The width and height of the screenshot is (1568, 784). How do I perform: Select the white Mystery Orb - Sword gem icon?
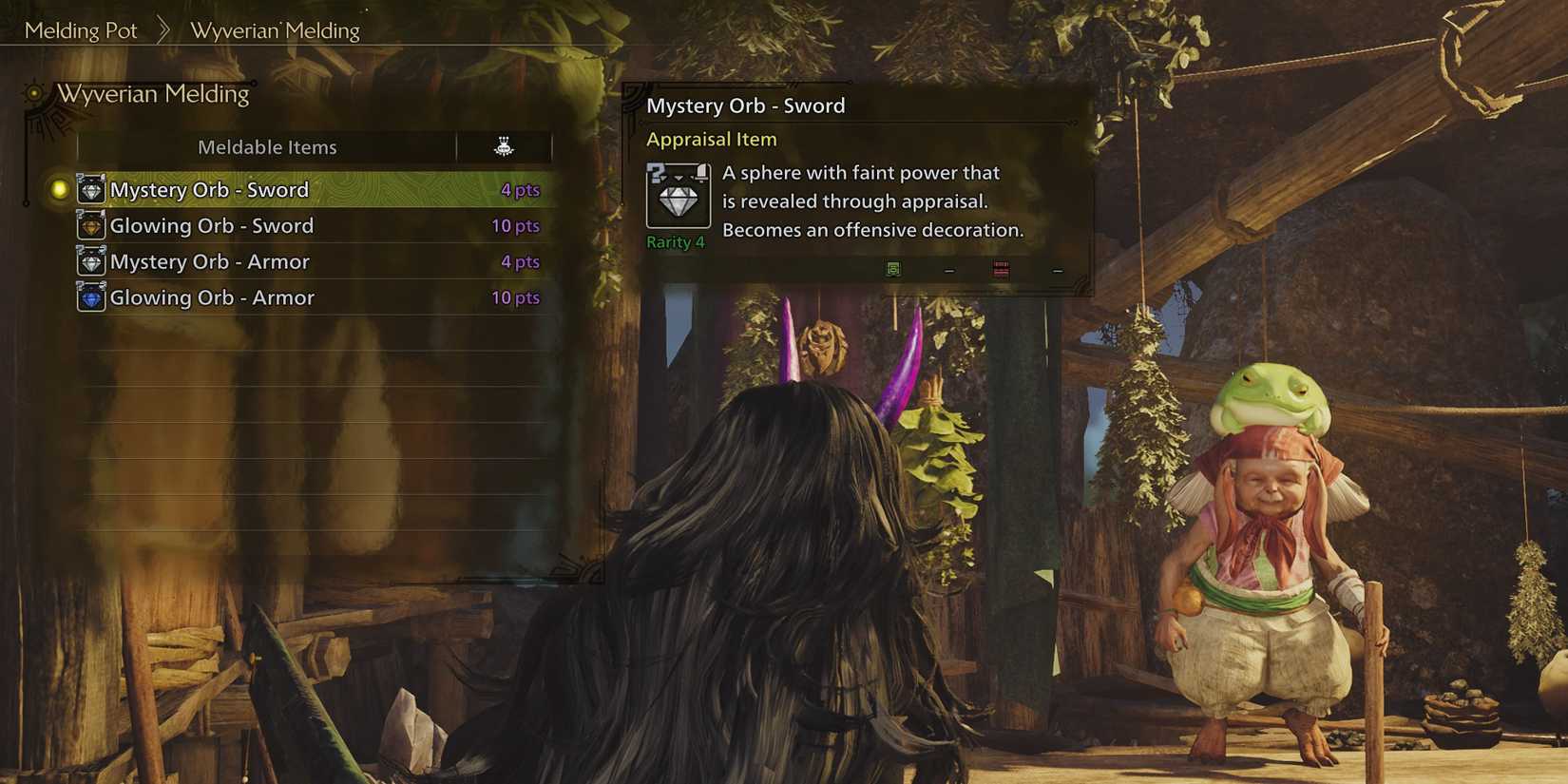pos(90,189)
